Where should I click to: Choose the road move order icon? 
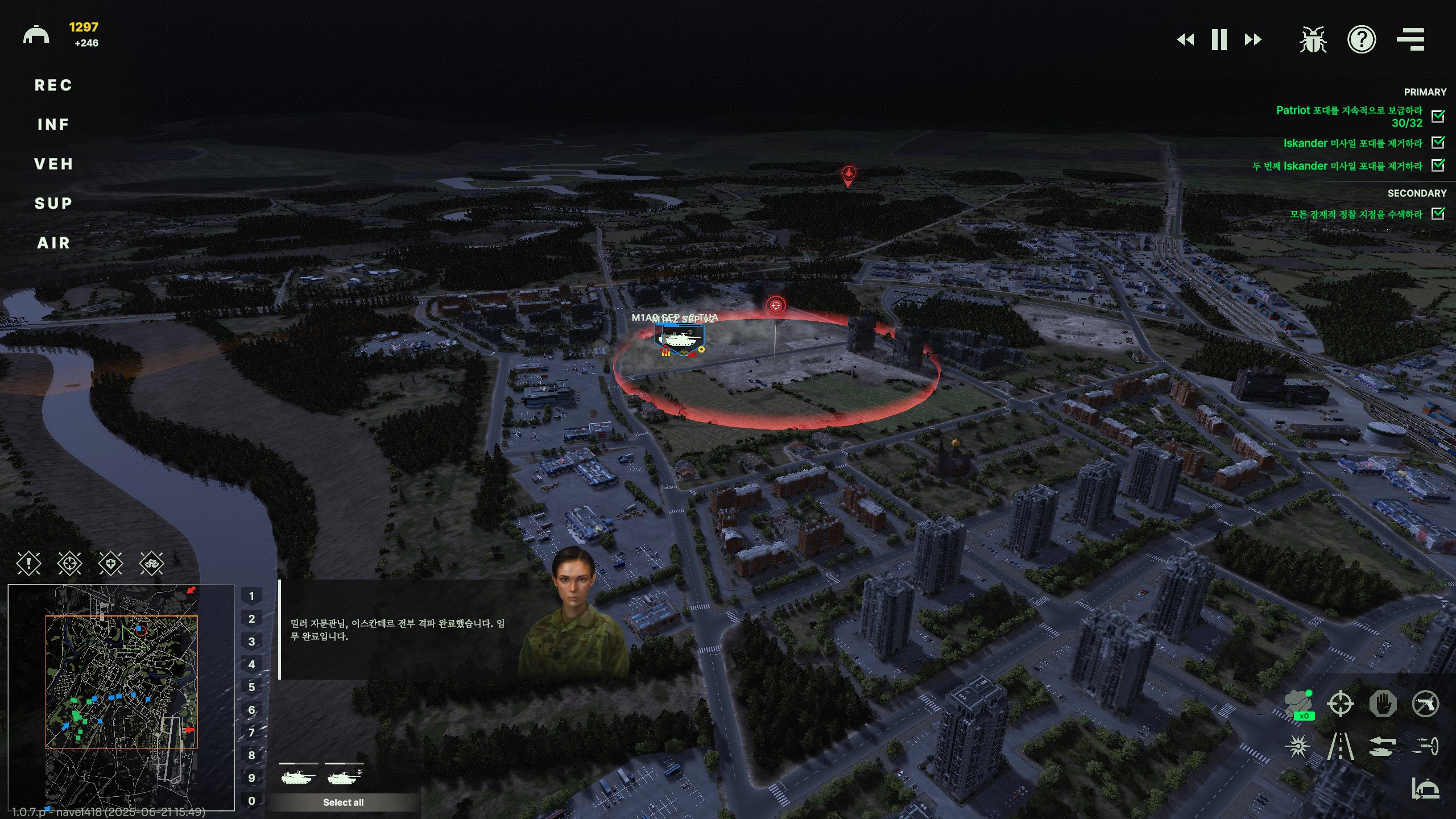pyautogui.click(x=1341, y=746)
